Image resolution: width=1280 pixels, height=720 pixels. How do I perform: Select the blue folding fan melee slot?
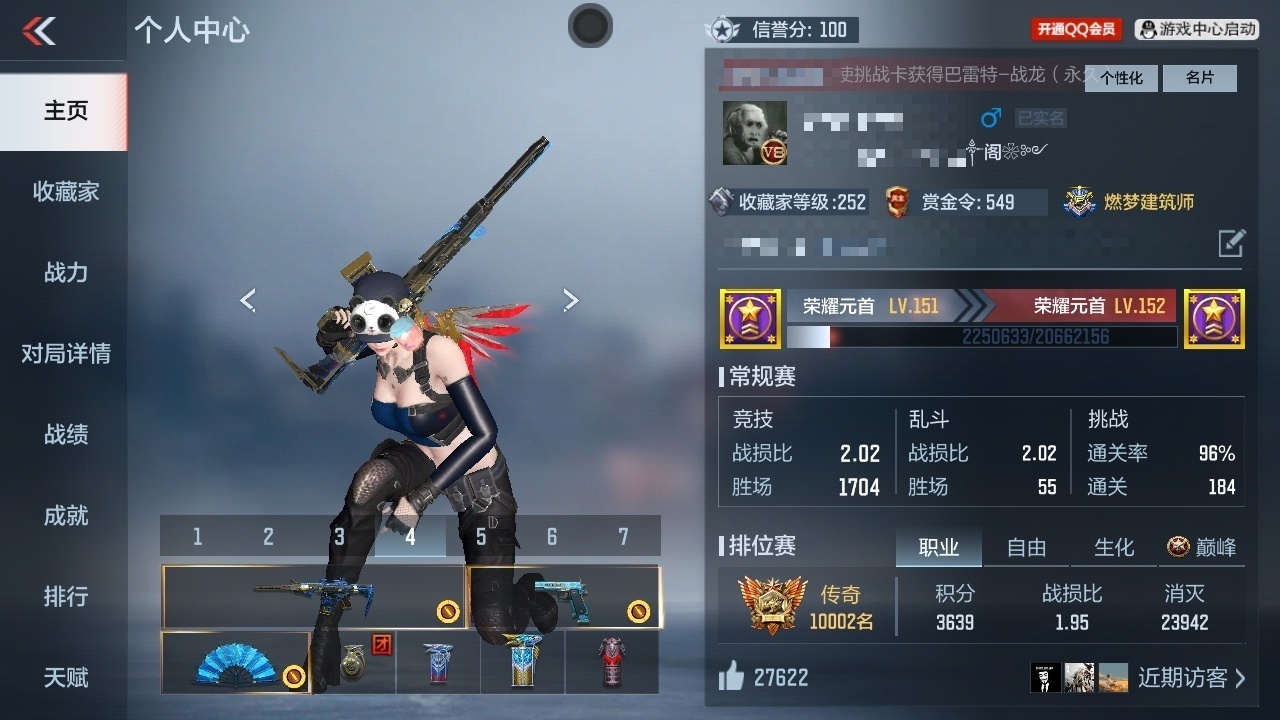pyautogui.click(x=236, y=663)
